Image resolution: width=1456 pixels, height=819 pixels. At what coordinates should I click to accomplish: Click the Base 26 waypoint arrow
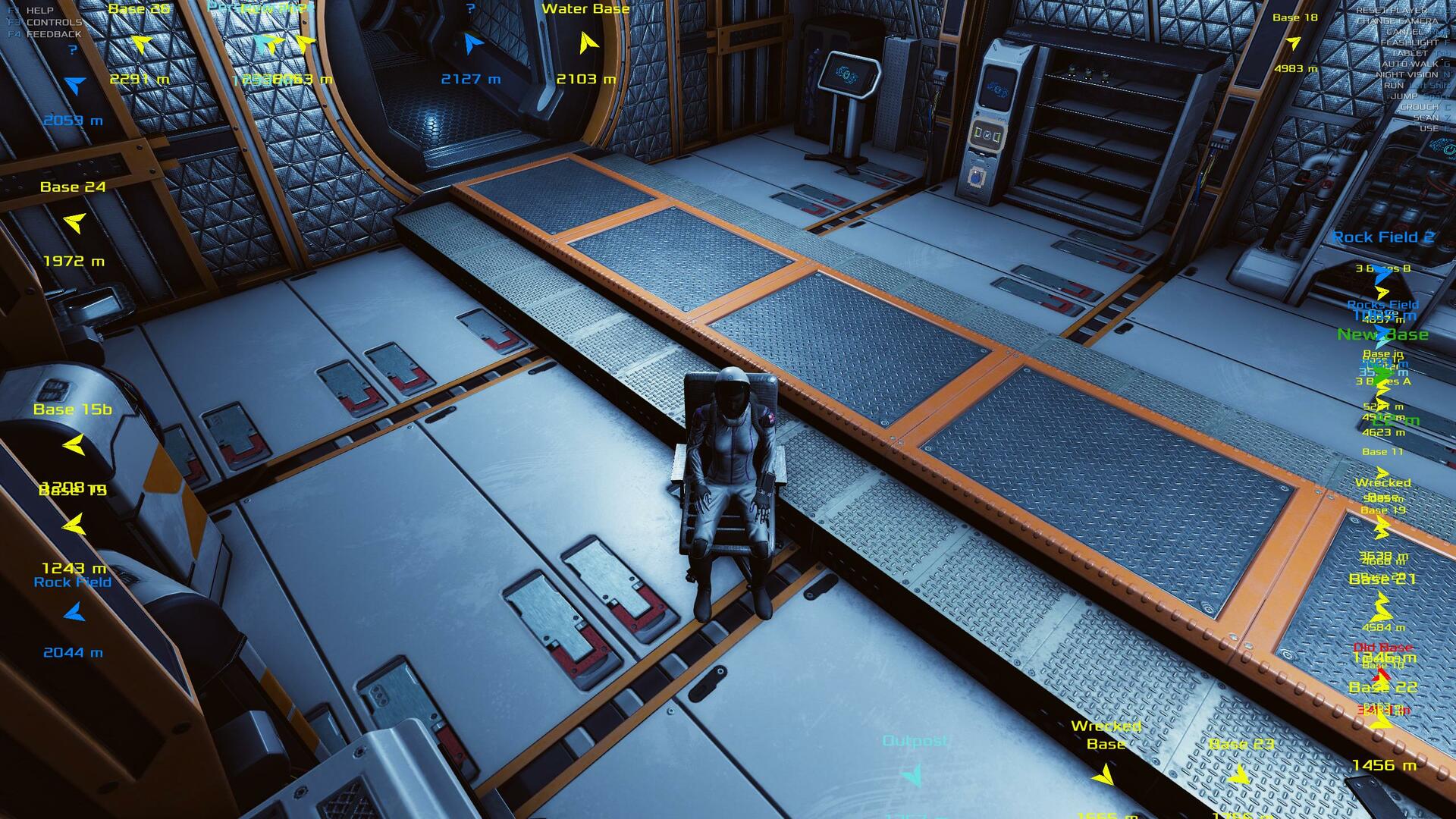(141, 44)
